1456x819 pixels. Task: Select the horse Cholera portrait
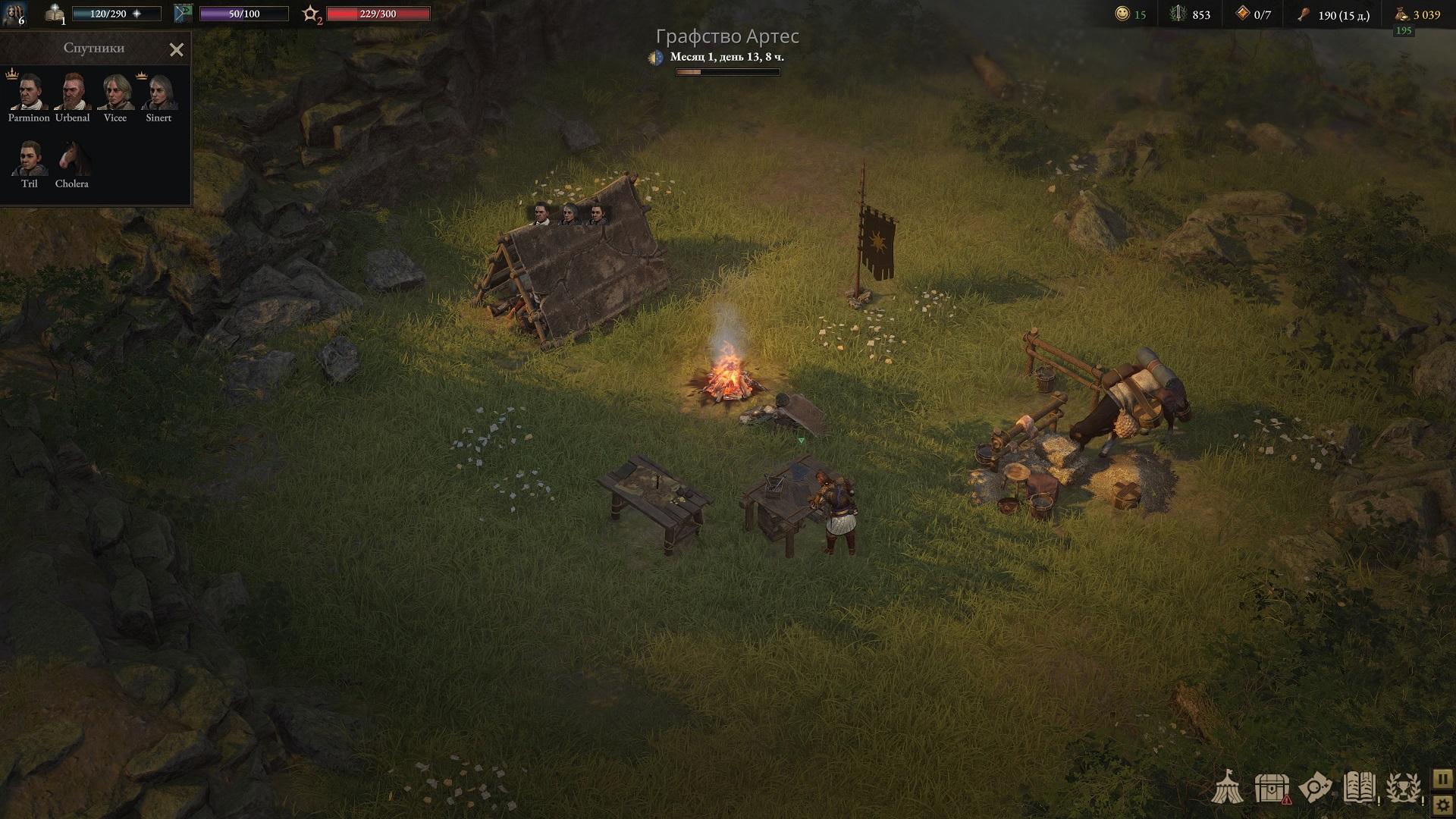(x=72, y=158)
